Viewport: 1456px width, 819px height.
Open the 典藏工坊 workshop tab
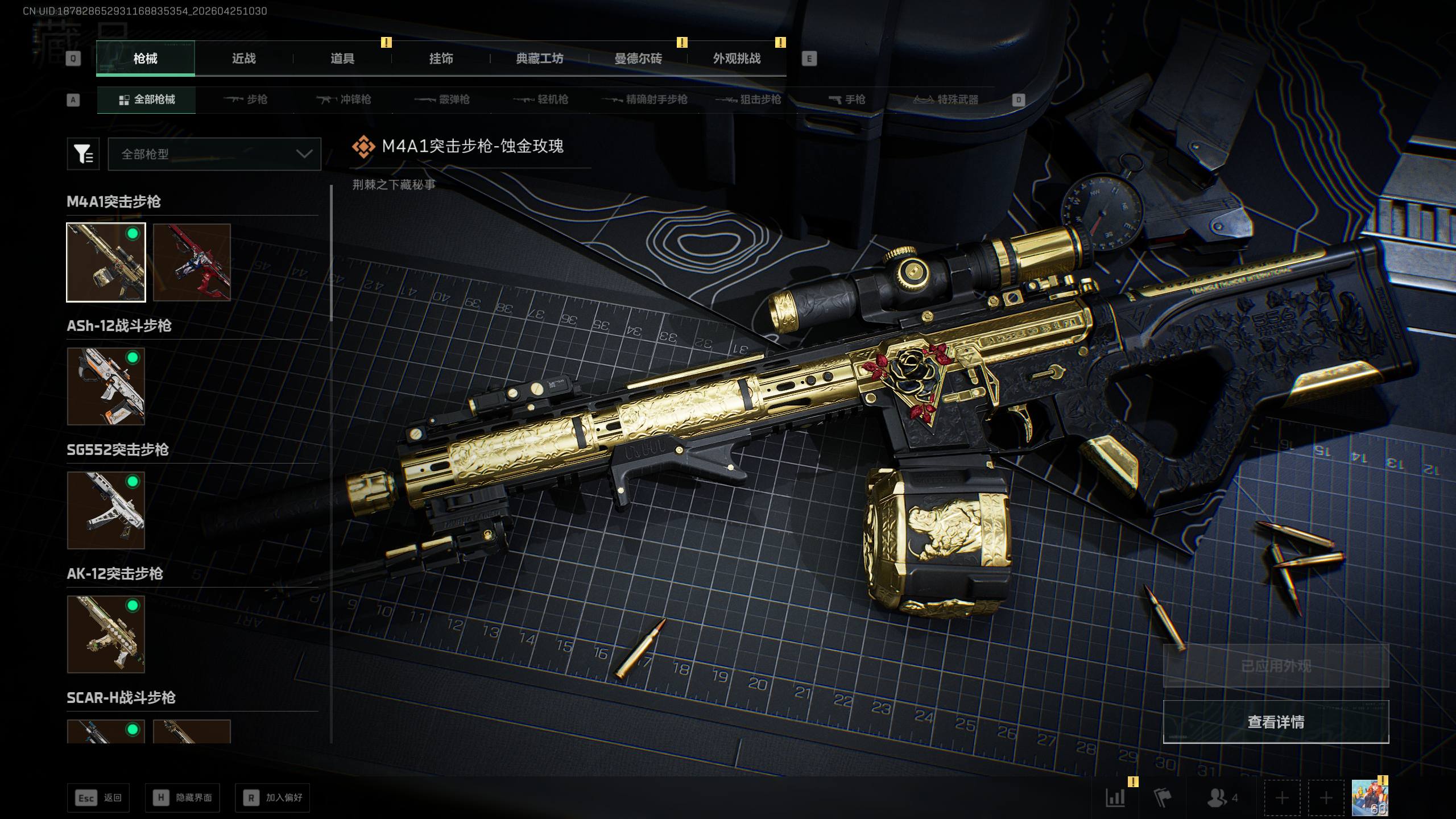coord(539,59)
